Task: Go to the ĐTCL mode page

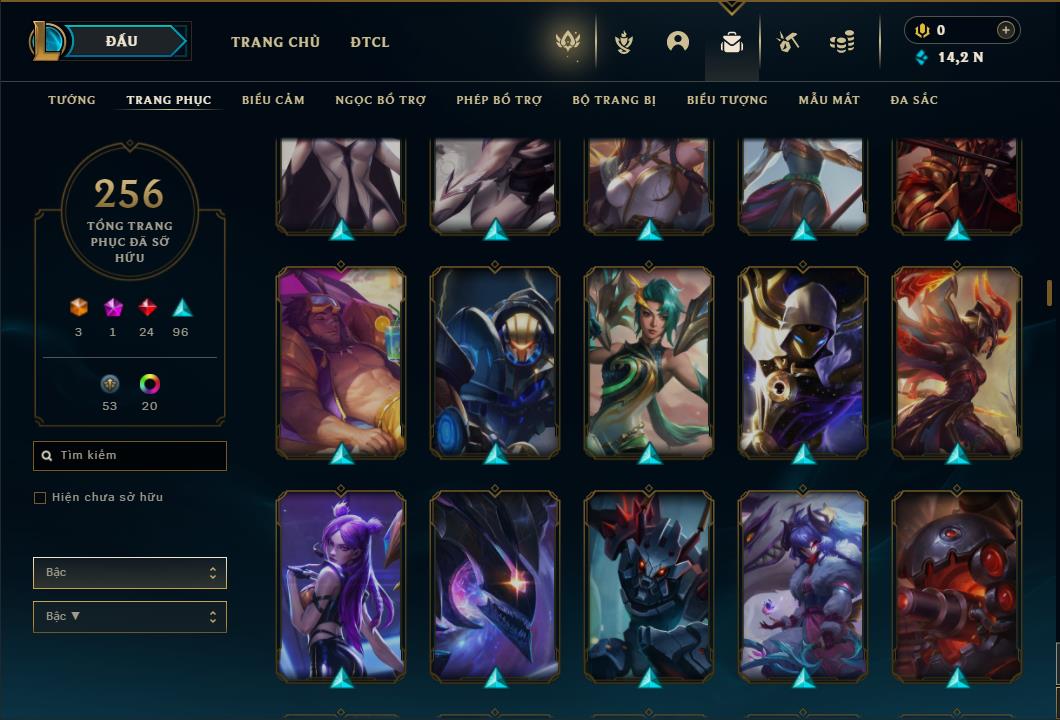Action: 370,42
